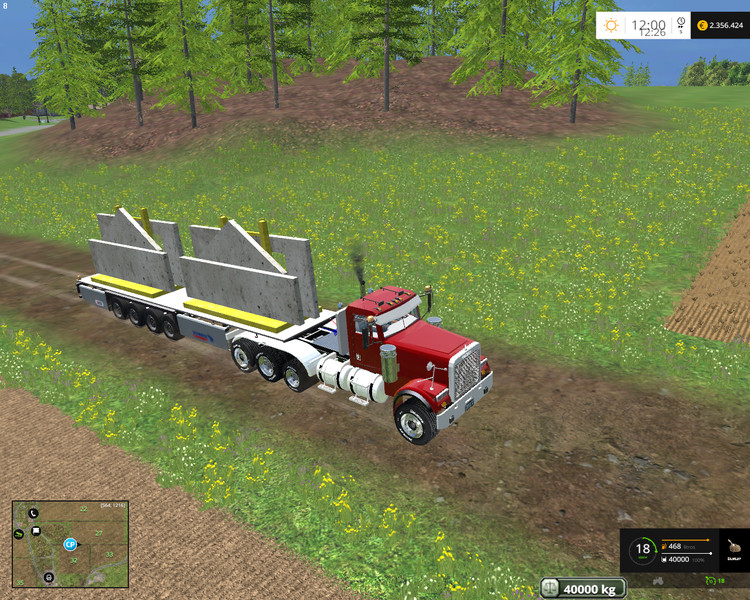Click the fill-type icon in vehicle panel
The width and height of the screenshot is (750, 600).
[734, 549]
